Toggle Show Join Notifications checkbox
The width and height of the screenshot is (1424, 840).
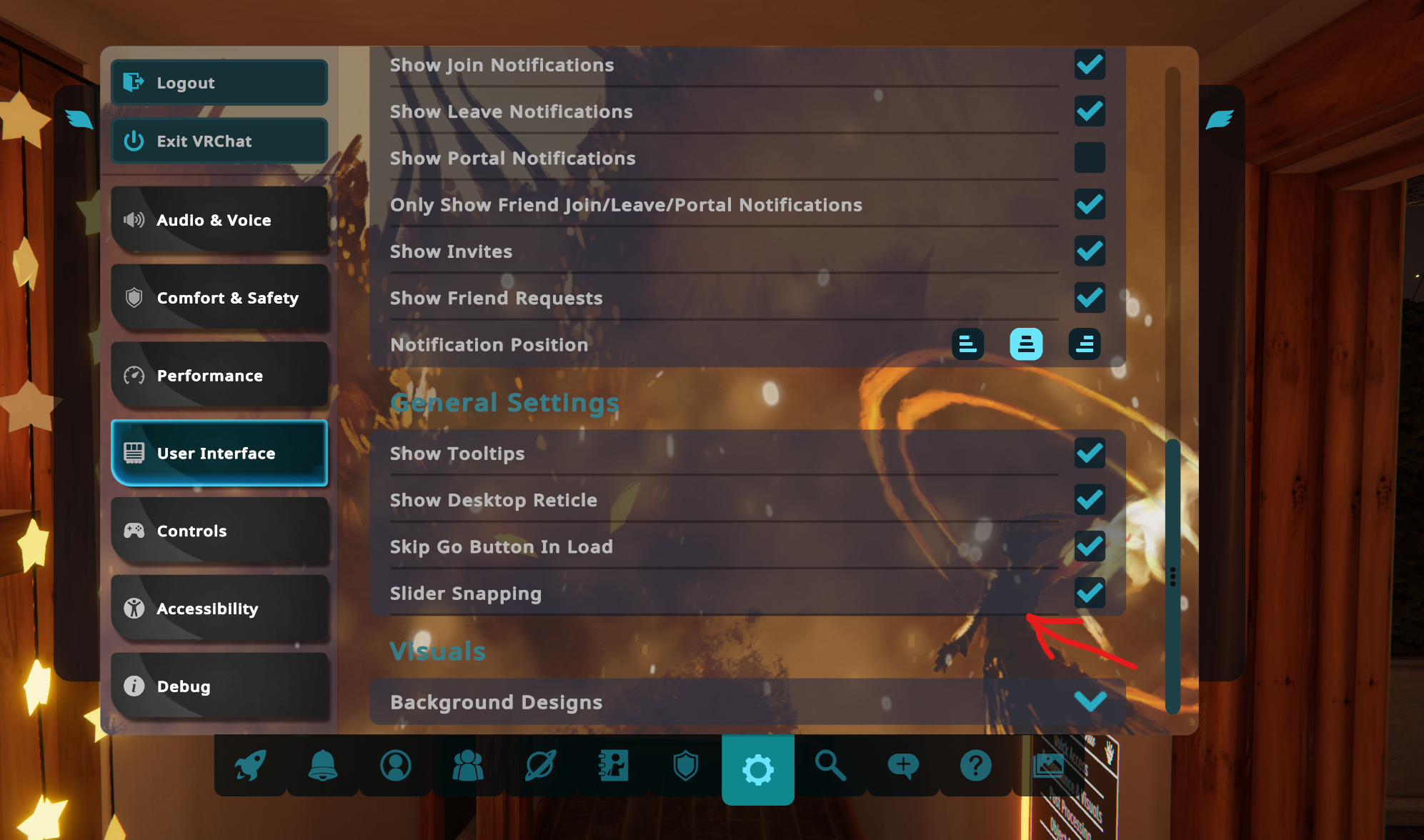1089,65
